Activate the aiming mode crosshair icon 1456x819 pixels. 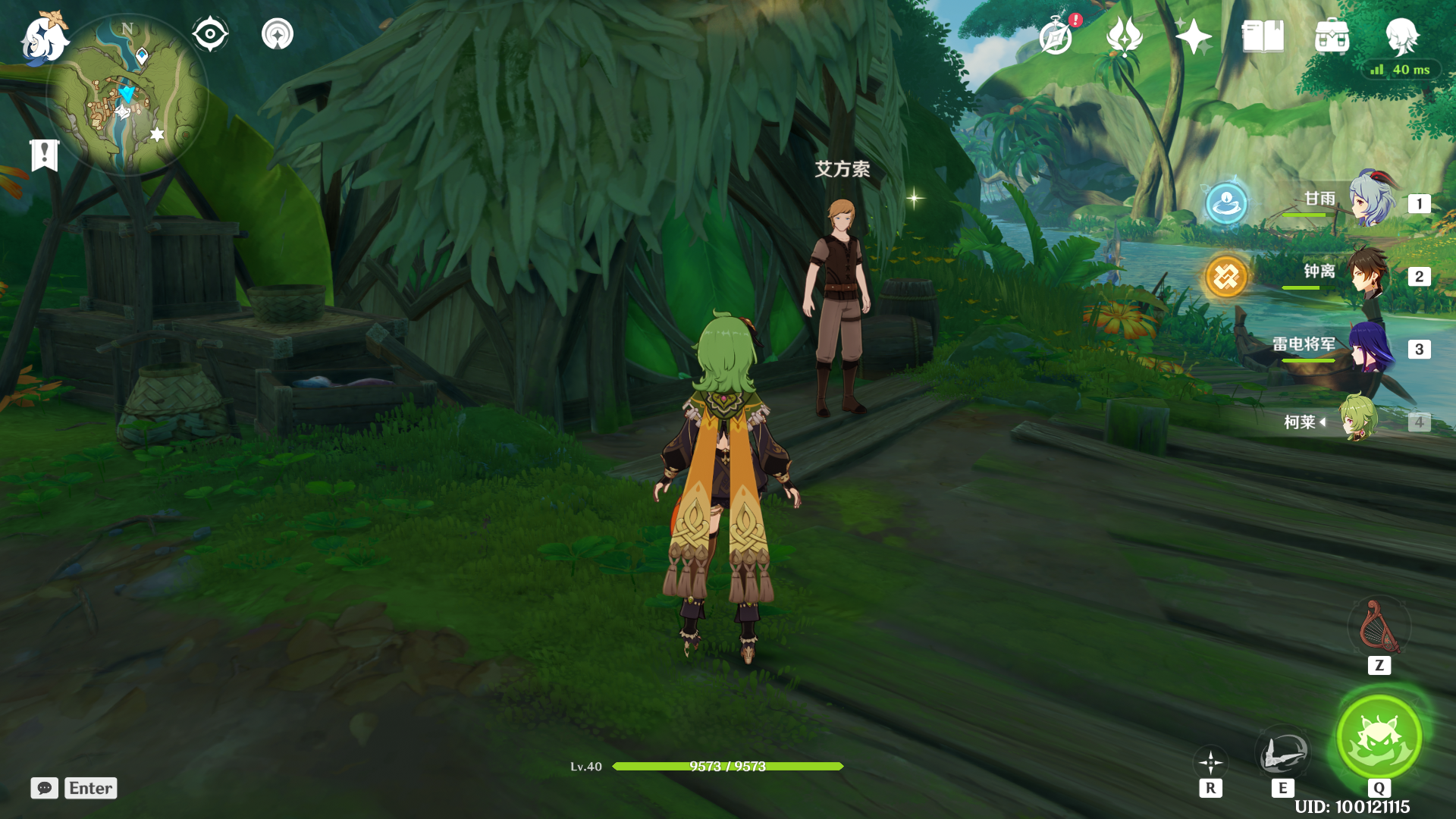click(1210, 762)
